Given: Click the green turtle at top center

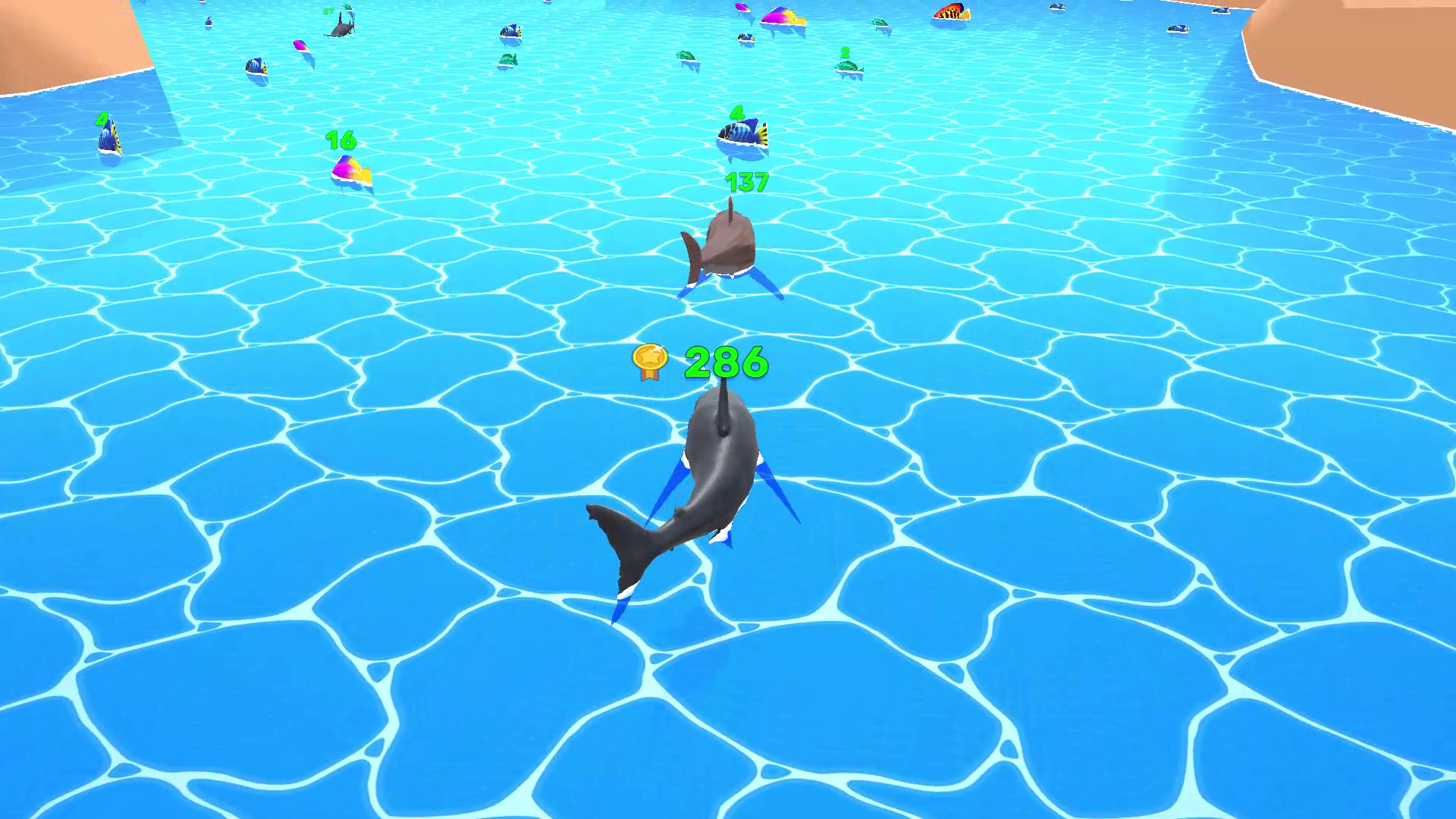Looking at the screenshot, I should 688,55.
